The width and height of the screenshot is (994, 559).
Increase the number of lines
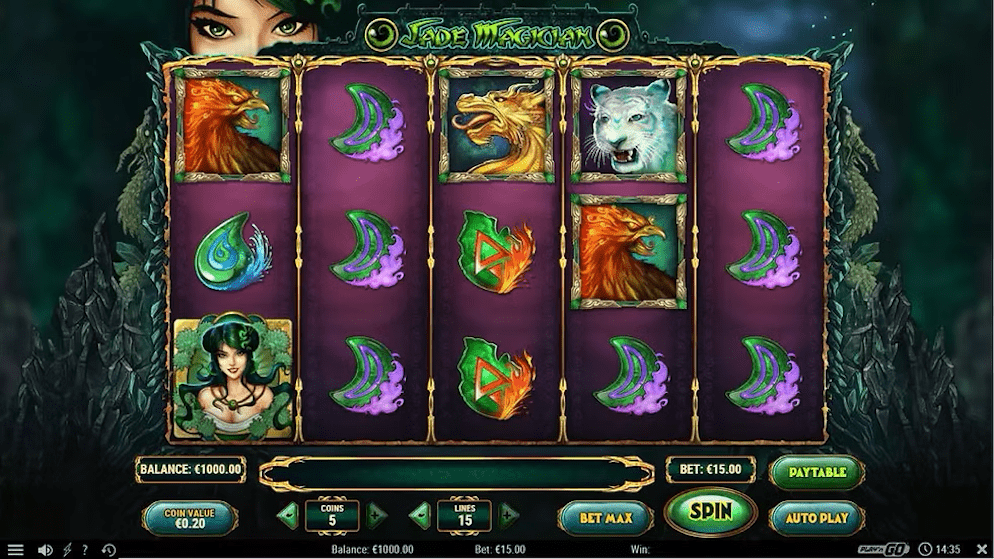click(509, 516)
